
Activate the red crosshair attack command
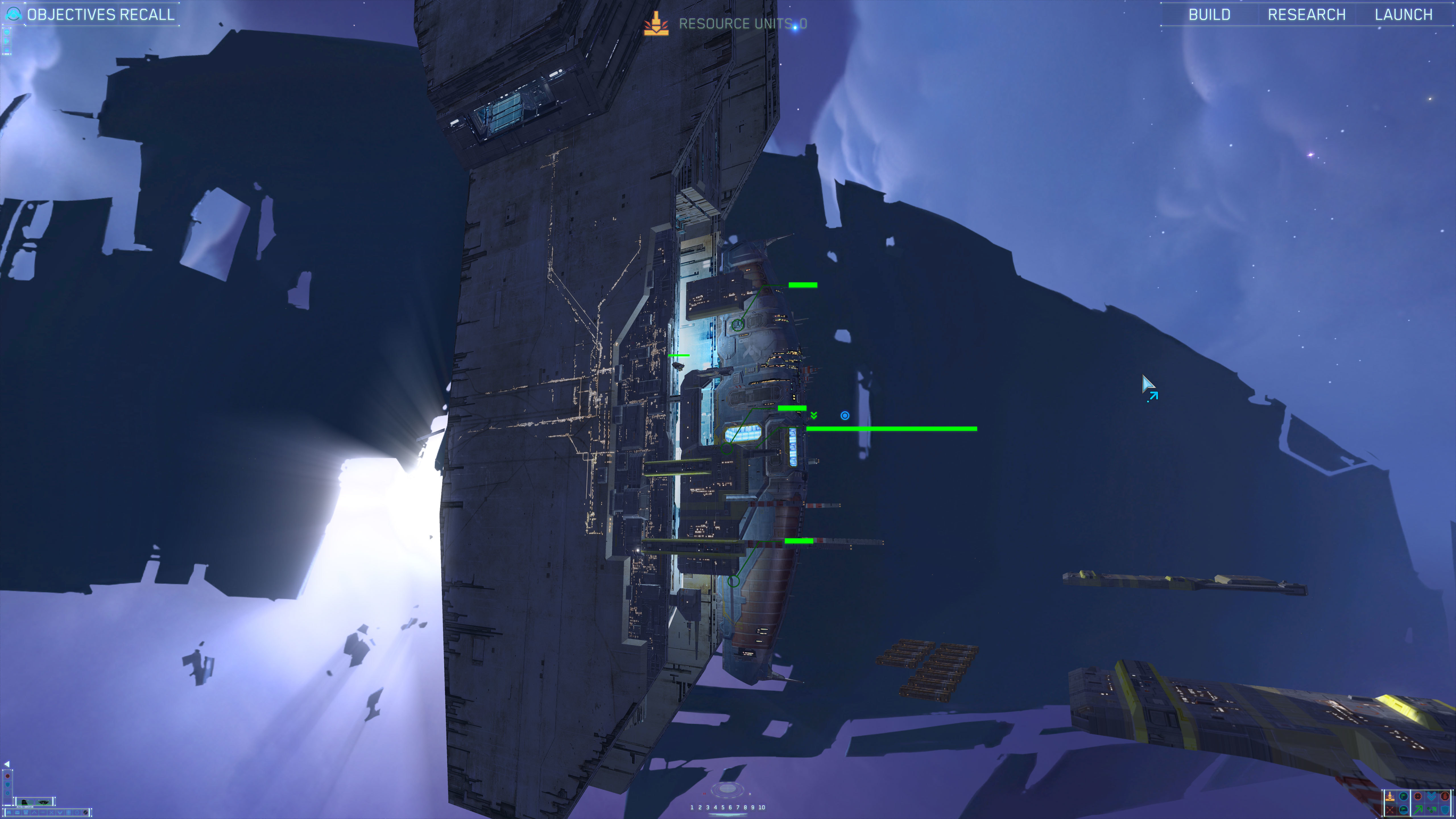1418,796
